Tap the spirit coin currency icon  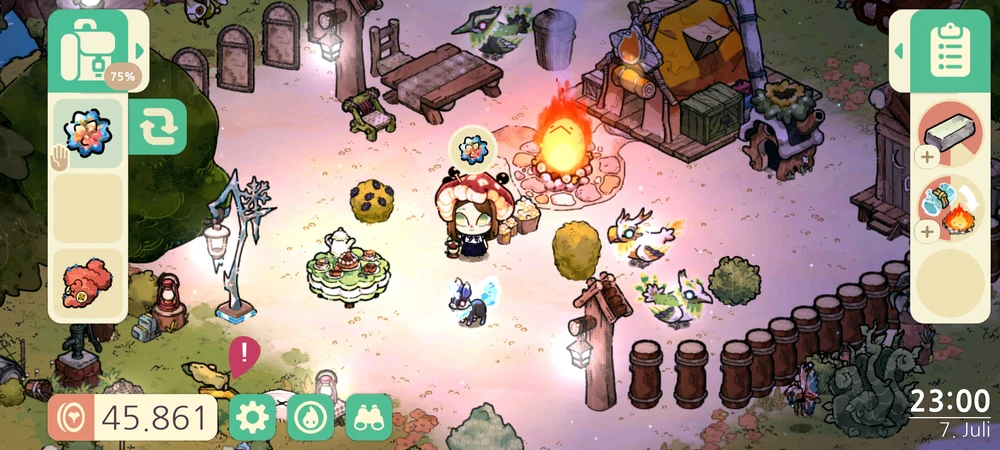pos(71,417)
